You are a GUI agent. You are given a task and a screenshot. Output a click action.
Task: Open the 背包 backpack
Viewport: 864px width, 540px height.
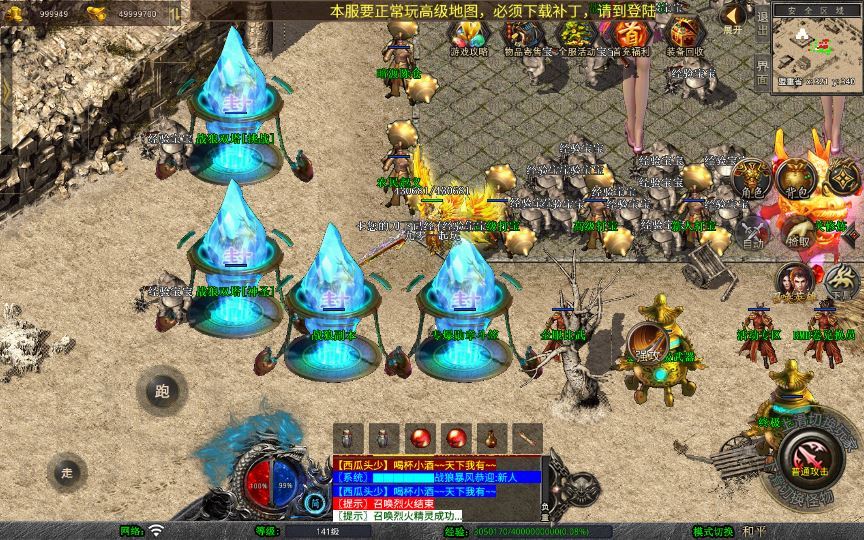click(796, 179)
